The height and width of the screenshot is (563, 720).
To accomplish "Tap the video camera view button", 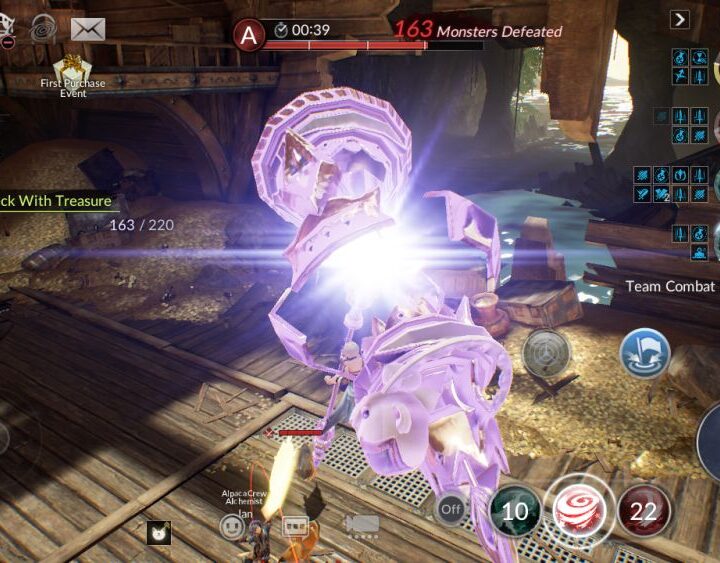I will click(361, 524).
